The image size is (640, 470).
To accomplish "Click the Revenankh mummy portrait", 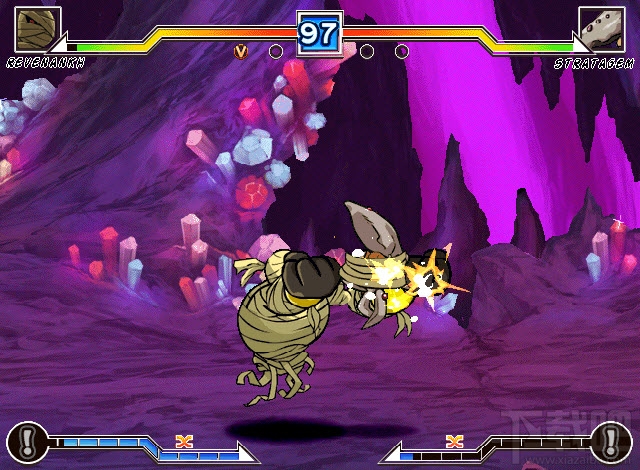I will (37, 28).
